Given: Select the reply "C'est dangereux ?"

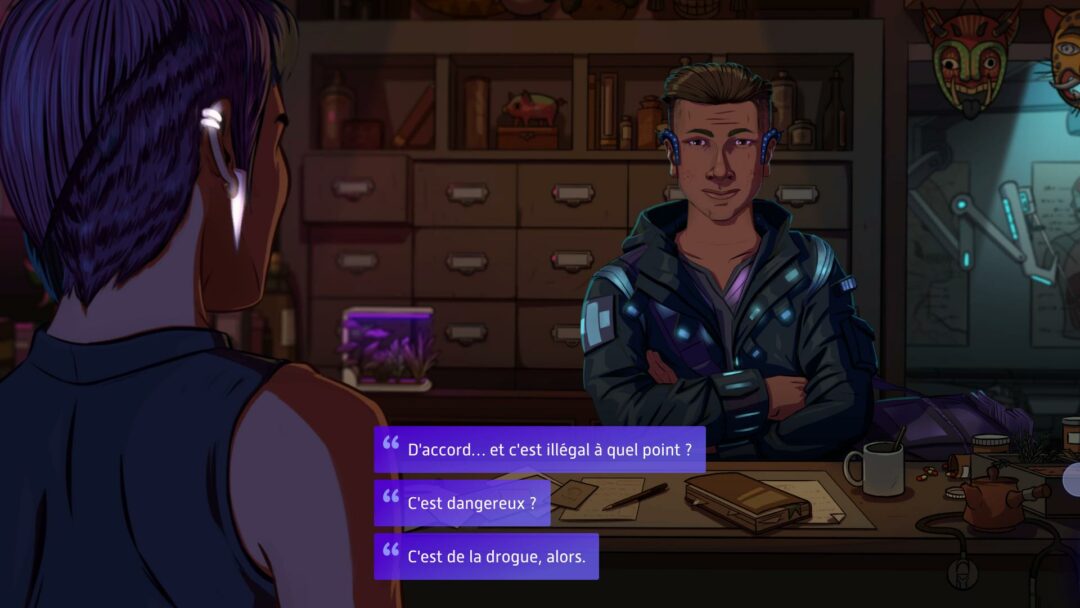Looking at the screenshot, I should coord(462,503).
